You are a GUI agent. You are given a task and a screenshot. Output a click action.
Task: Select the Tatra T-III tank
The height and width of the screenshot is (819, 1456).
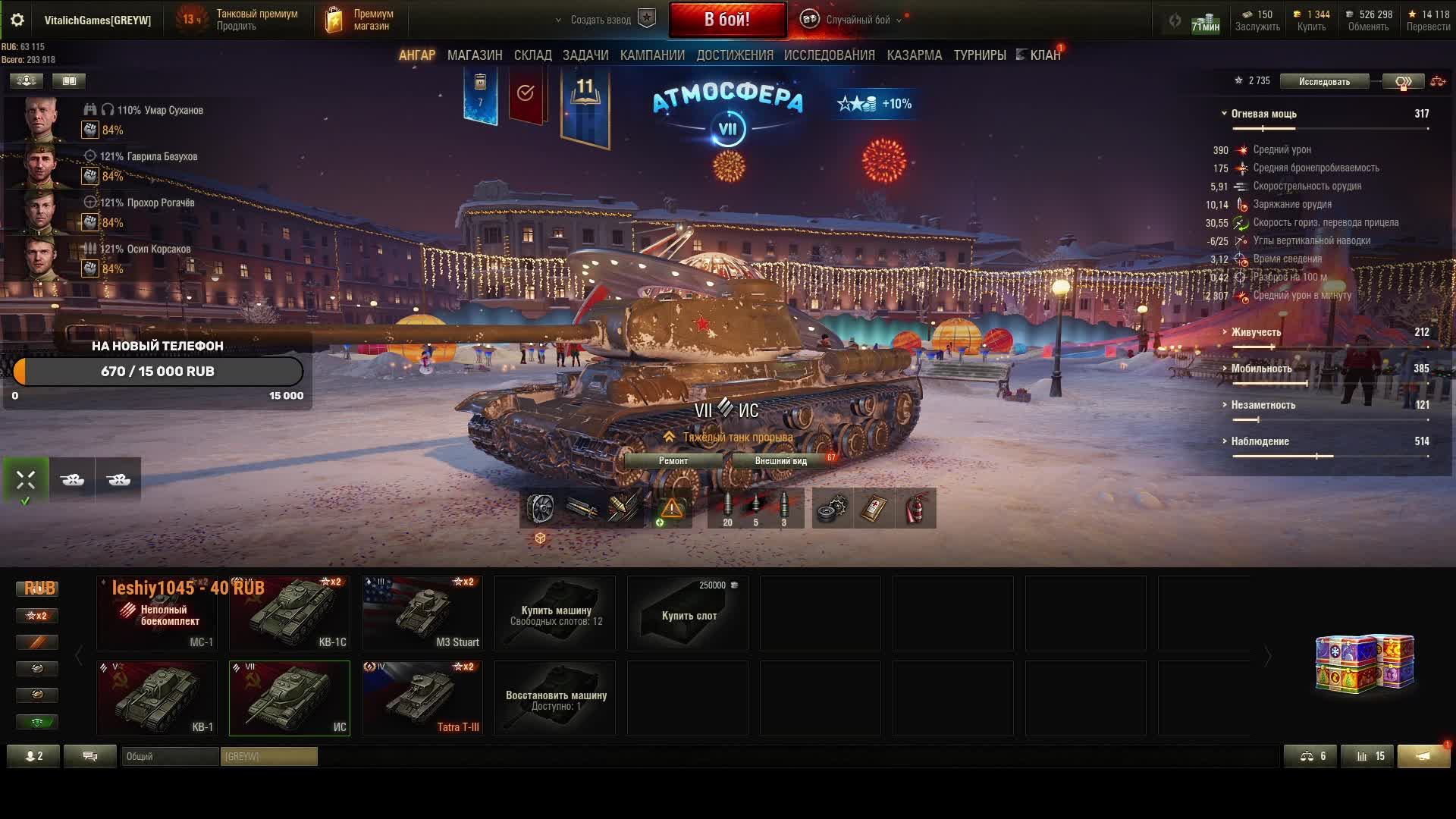click(x=422, y=698)
